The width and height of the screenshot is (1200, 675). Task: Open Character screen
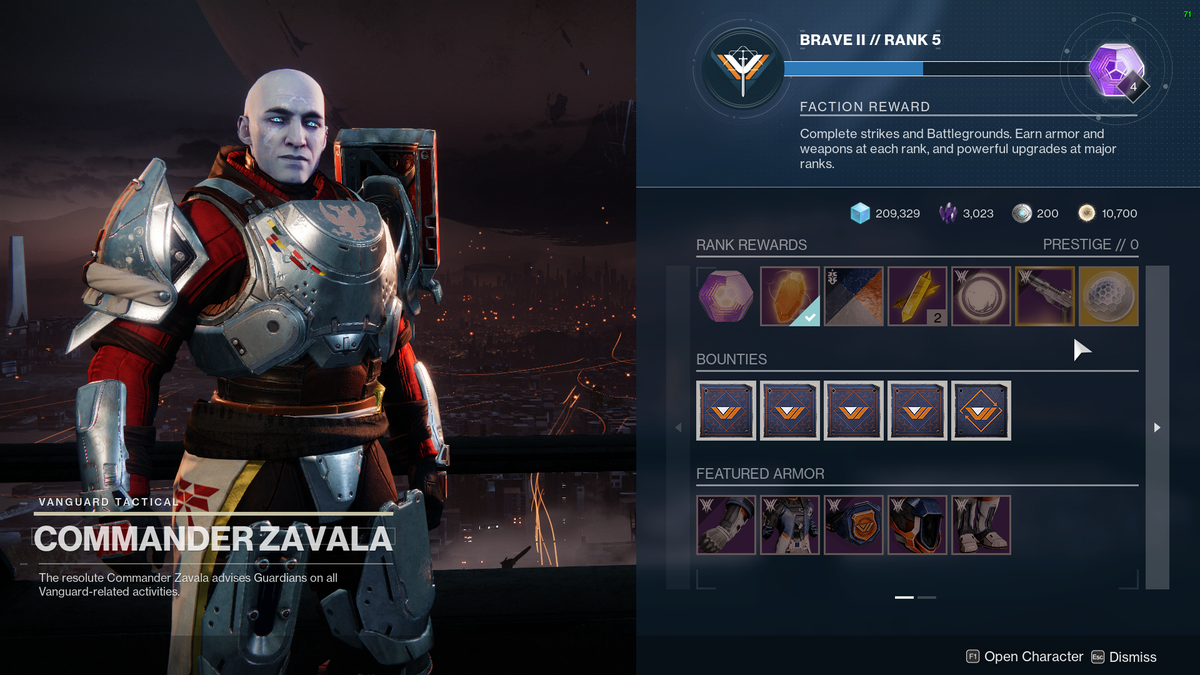[x=1024, y=657]
